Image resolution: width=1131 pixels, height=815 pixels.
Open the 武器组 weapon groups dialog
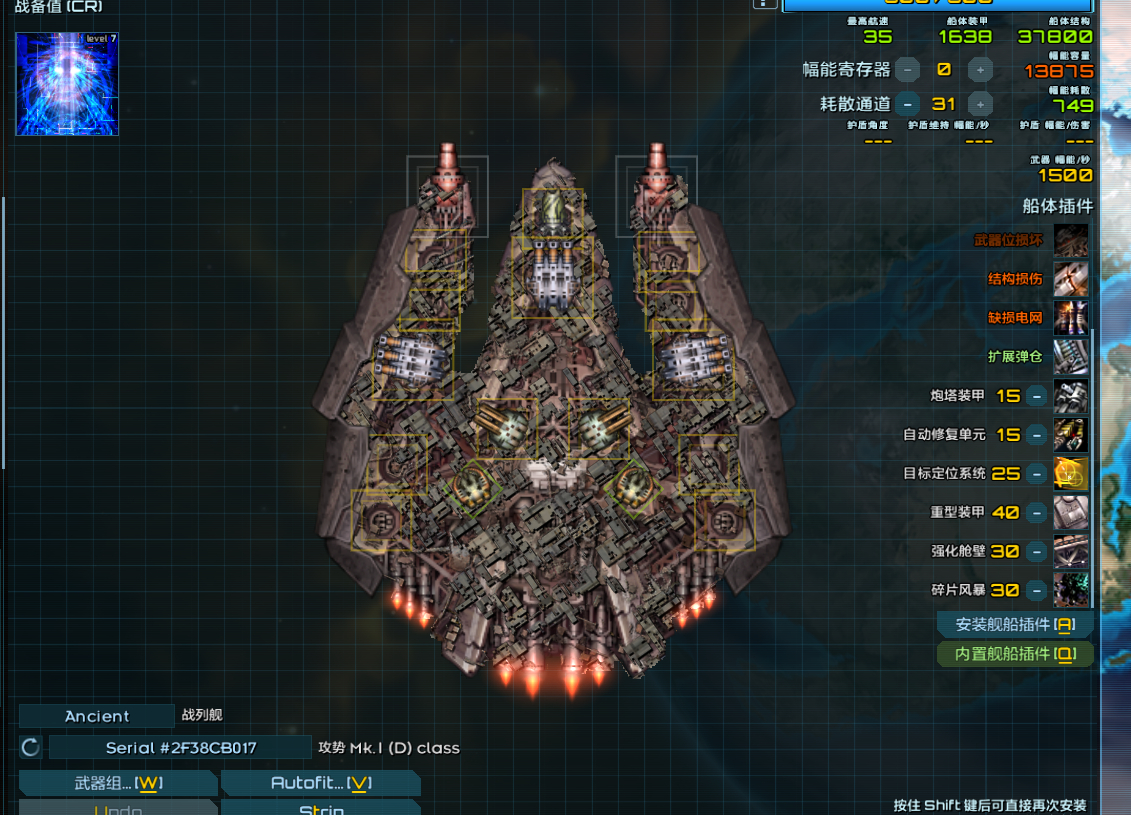[x=118, y=783]
